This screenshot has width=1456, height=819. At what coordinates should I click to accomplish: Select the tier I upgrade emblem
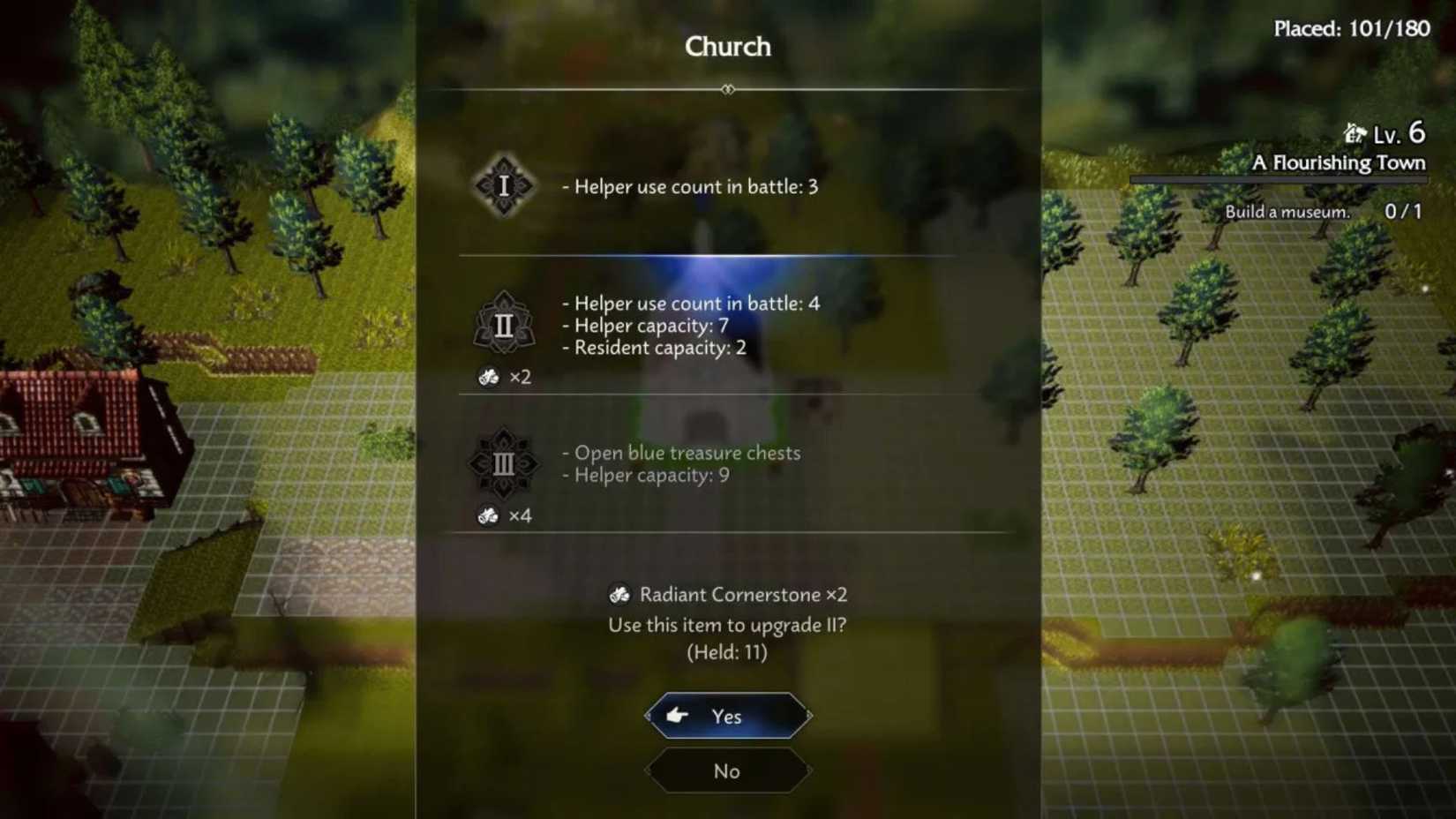[x=504, y=186]
